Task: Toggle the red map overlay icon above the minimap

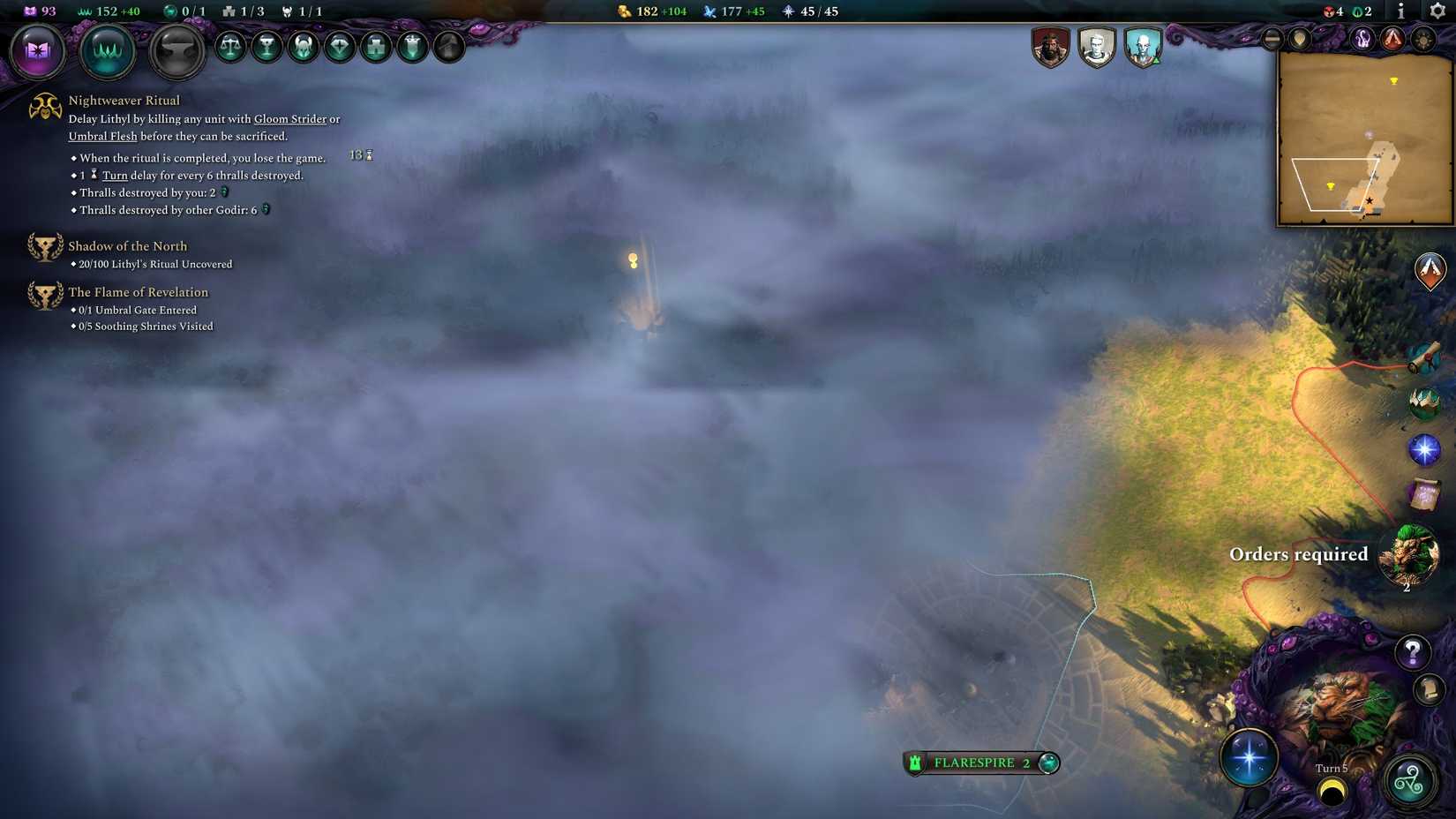Action: pyautogui.click(x=1392, y=40)
